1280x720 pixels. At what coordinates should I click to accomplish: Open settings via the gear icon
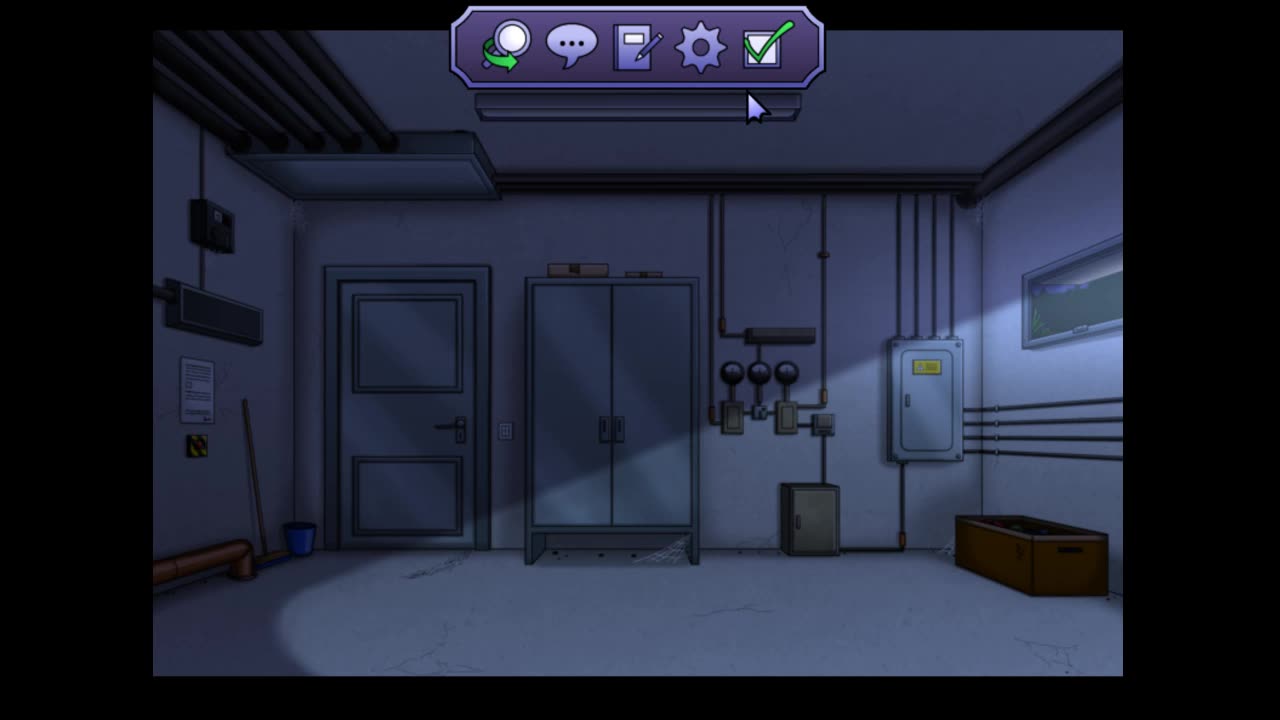tap(700, 47)
